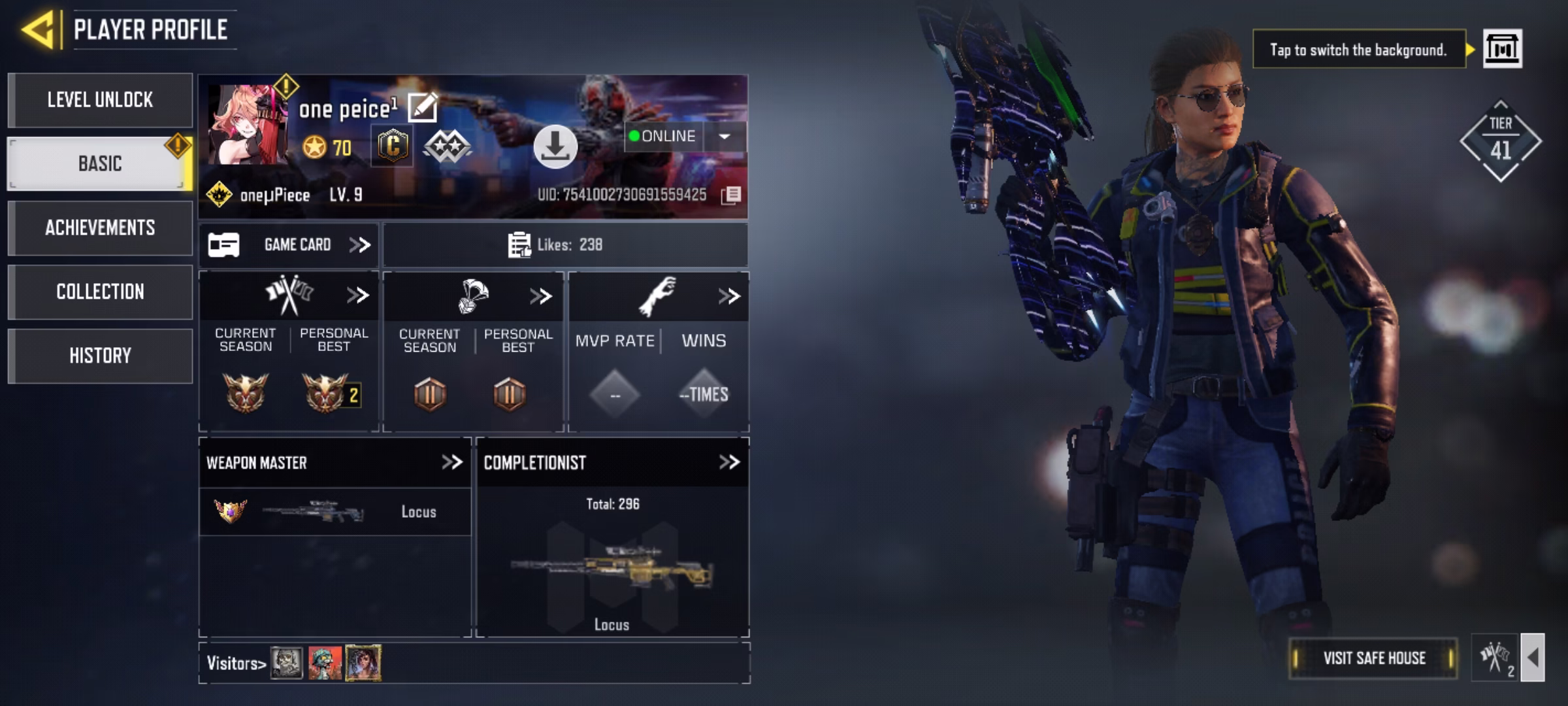
Task: Copy the UID with the copy icon
Action: (x=731, y=195)
